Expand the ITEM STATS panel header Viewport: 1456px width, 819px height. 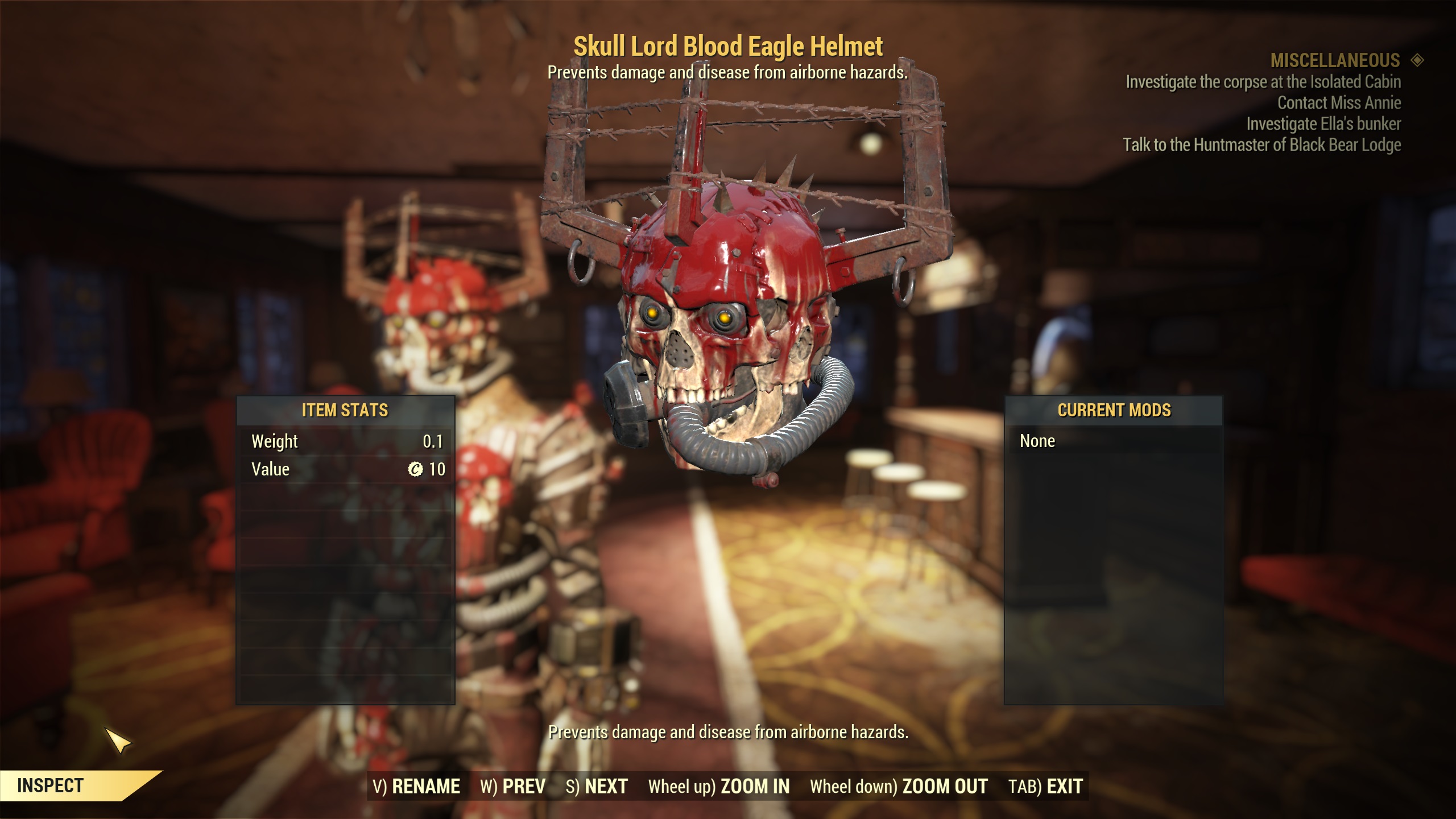tap(347, 411)
